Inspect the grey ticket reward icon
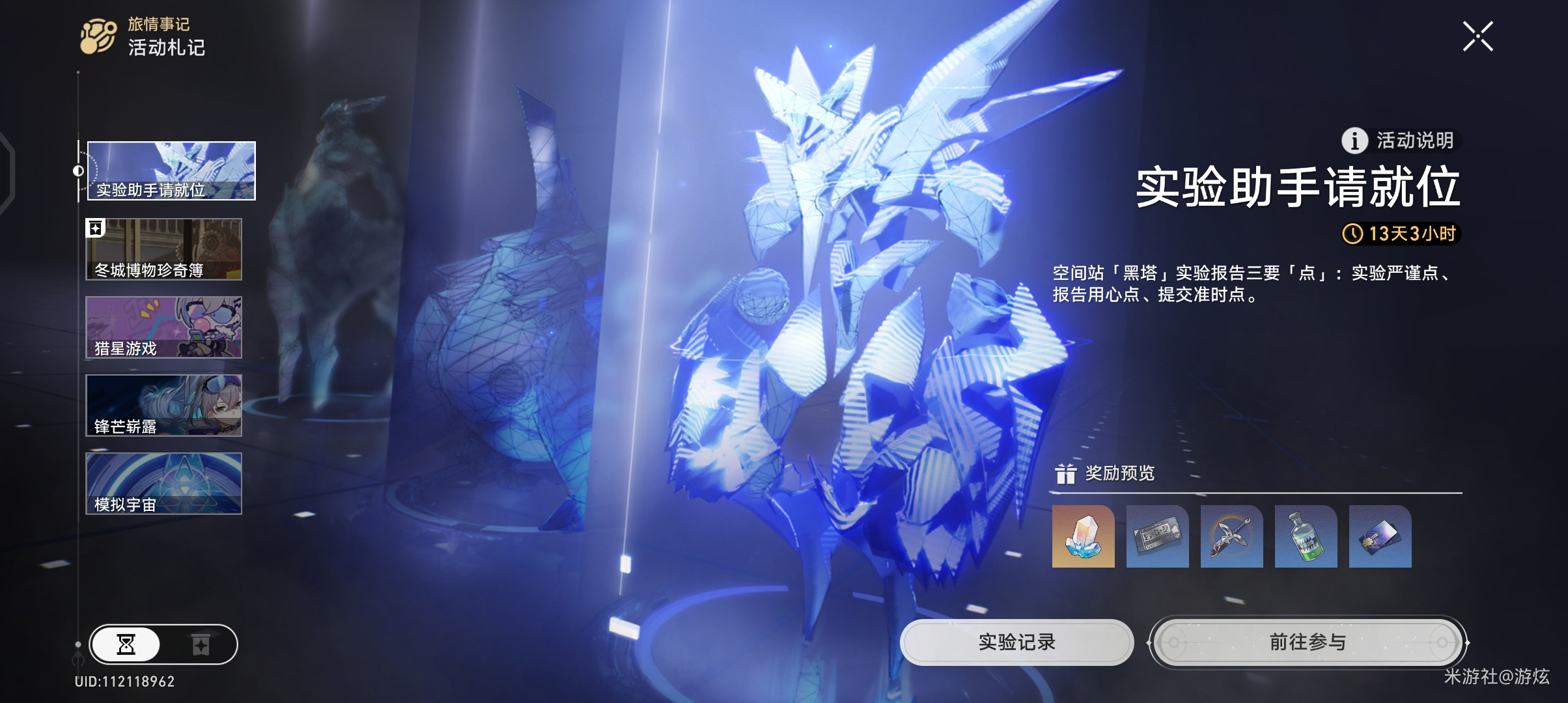This screenshot has width=1568, height=703. 1157,536
